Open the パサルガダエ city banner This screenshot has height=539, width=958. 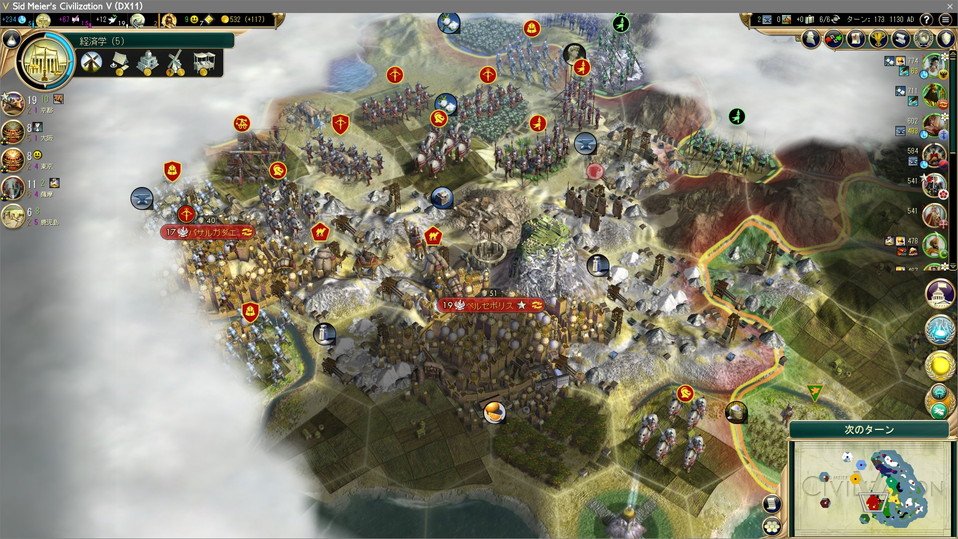click(x=208, y=232)
